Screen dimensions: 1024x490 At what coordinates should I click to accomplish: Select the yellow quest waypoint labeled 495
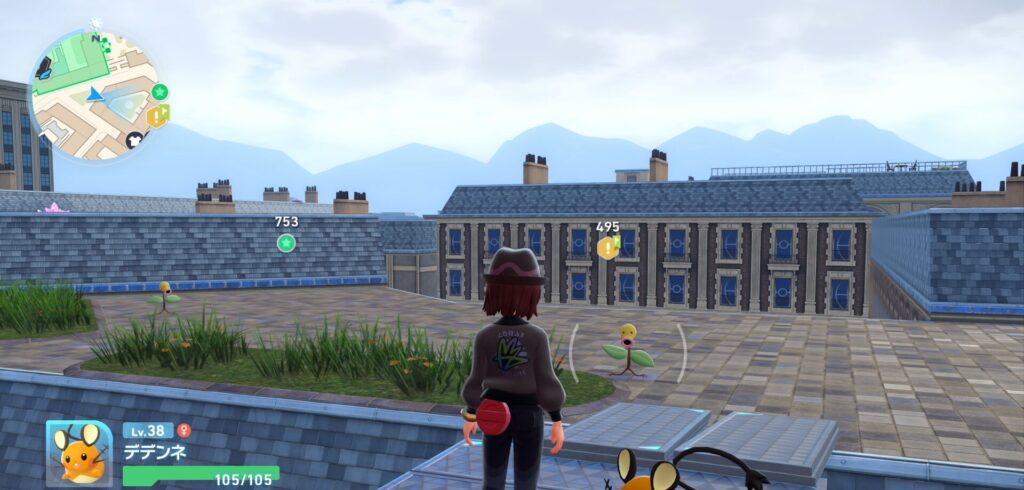[x=607, y=247]
